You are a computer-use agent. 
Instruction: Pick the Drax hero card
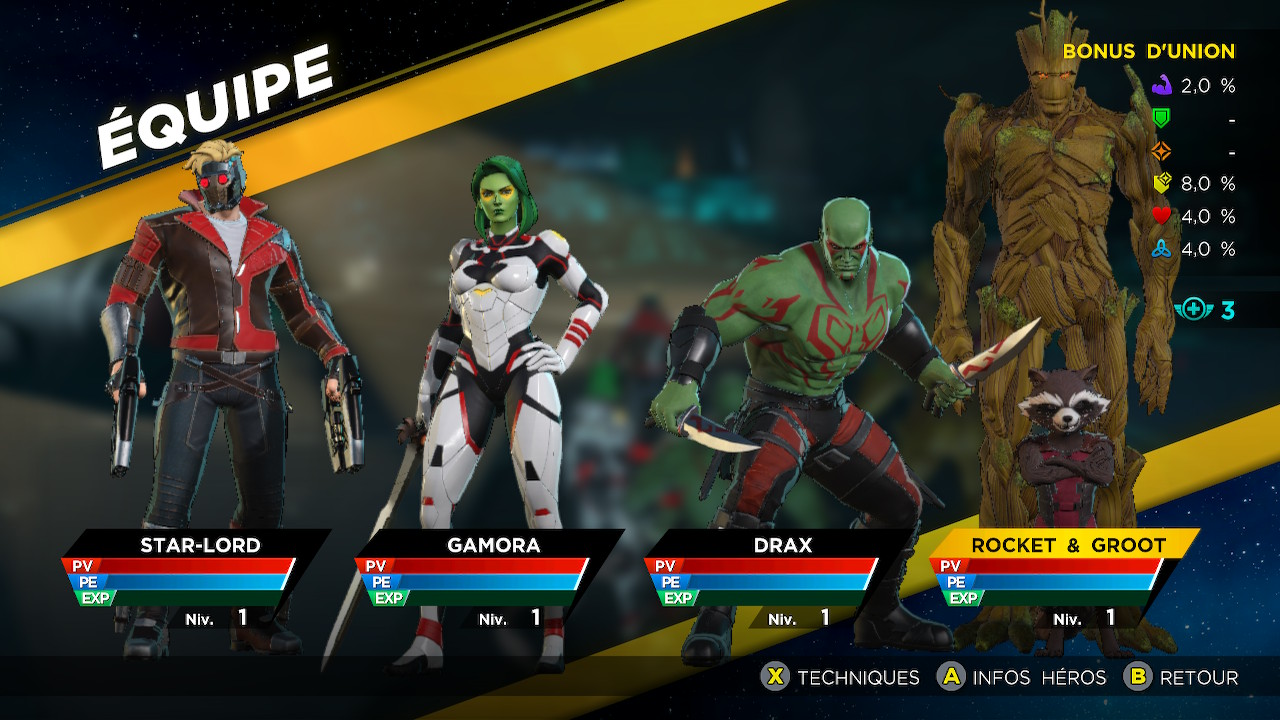[782, 546]
